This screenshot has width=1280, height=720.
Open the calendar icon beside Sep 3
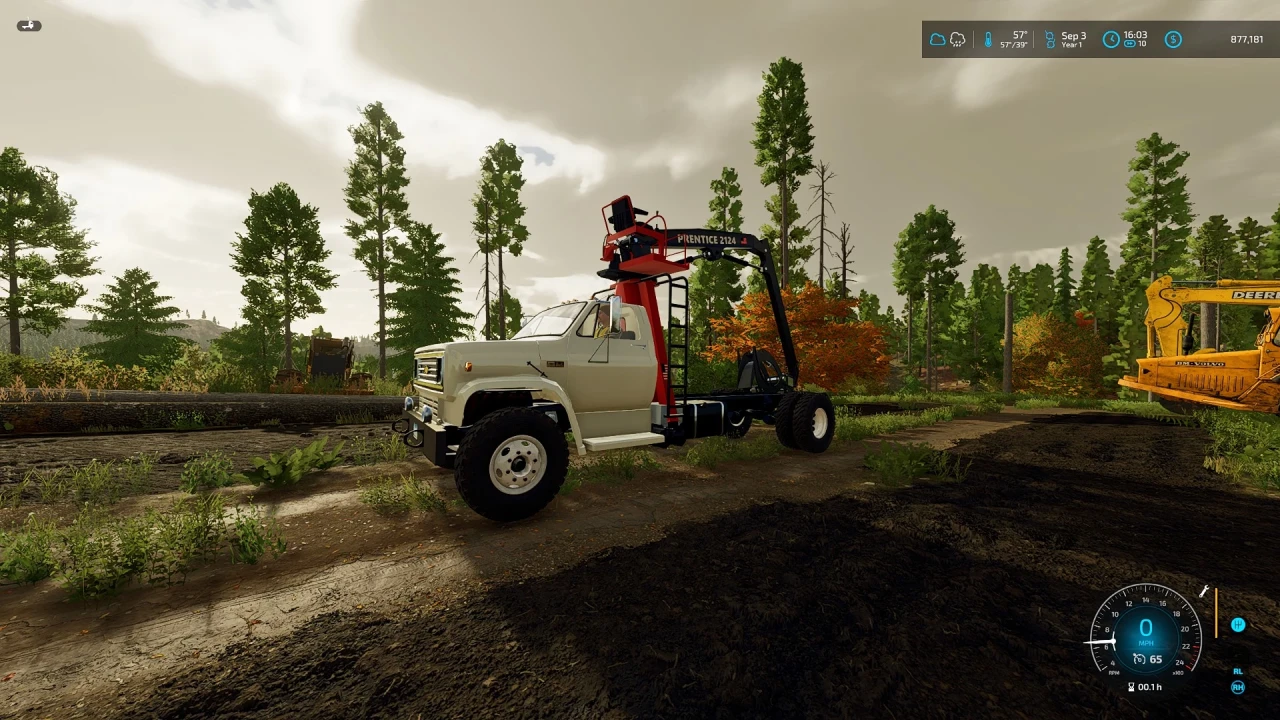click(x=1049, y=38)
